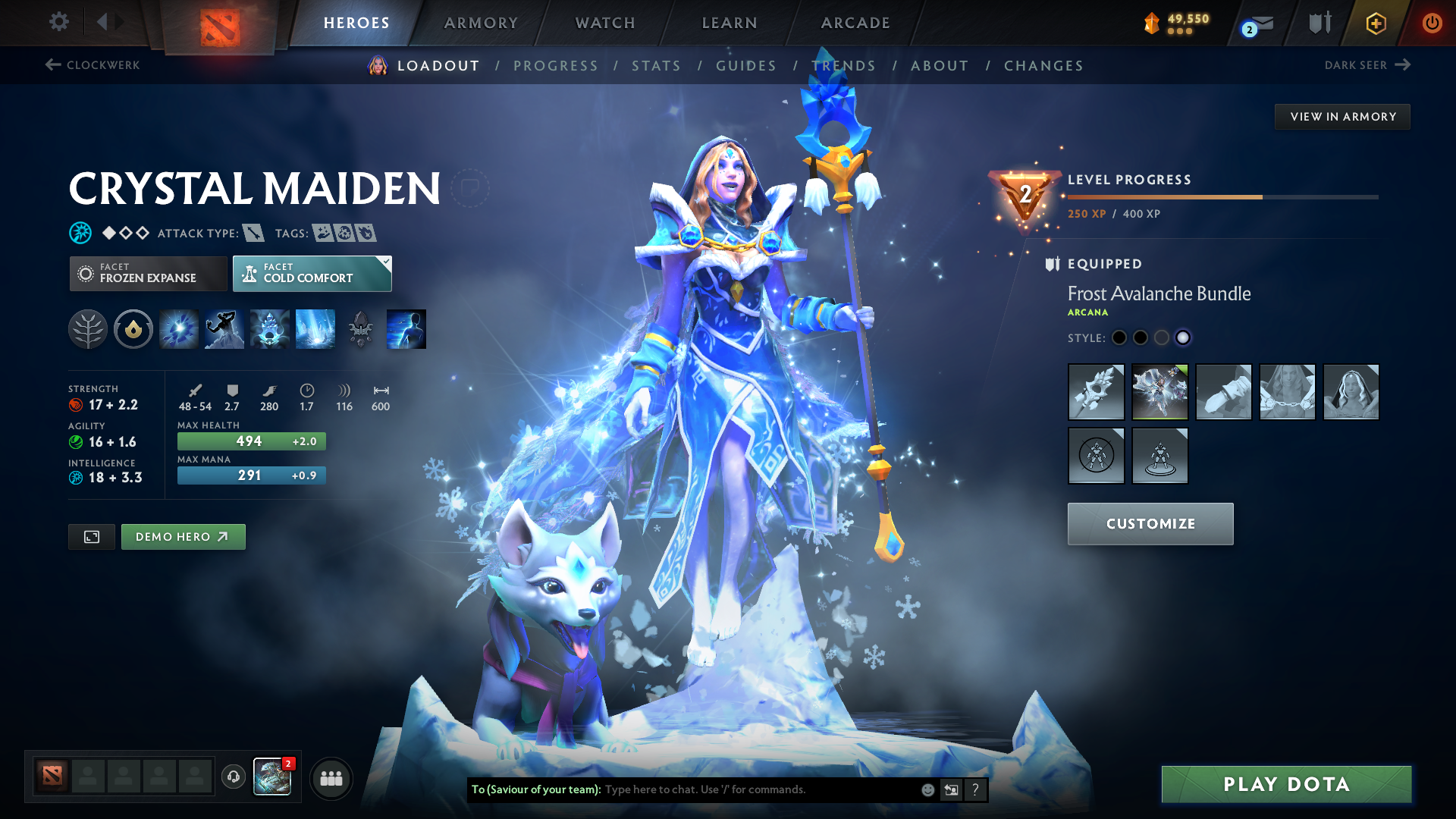Viewport: 1456px width, 819px height.
Task: Switch to the Stats tab
Action: [657, 65]
